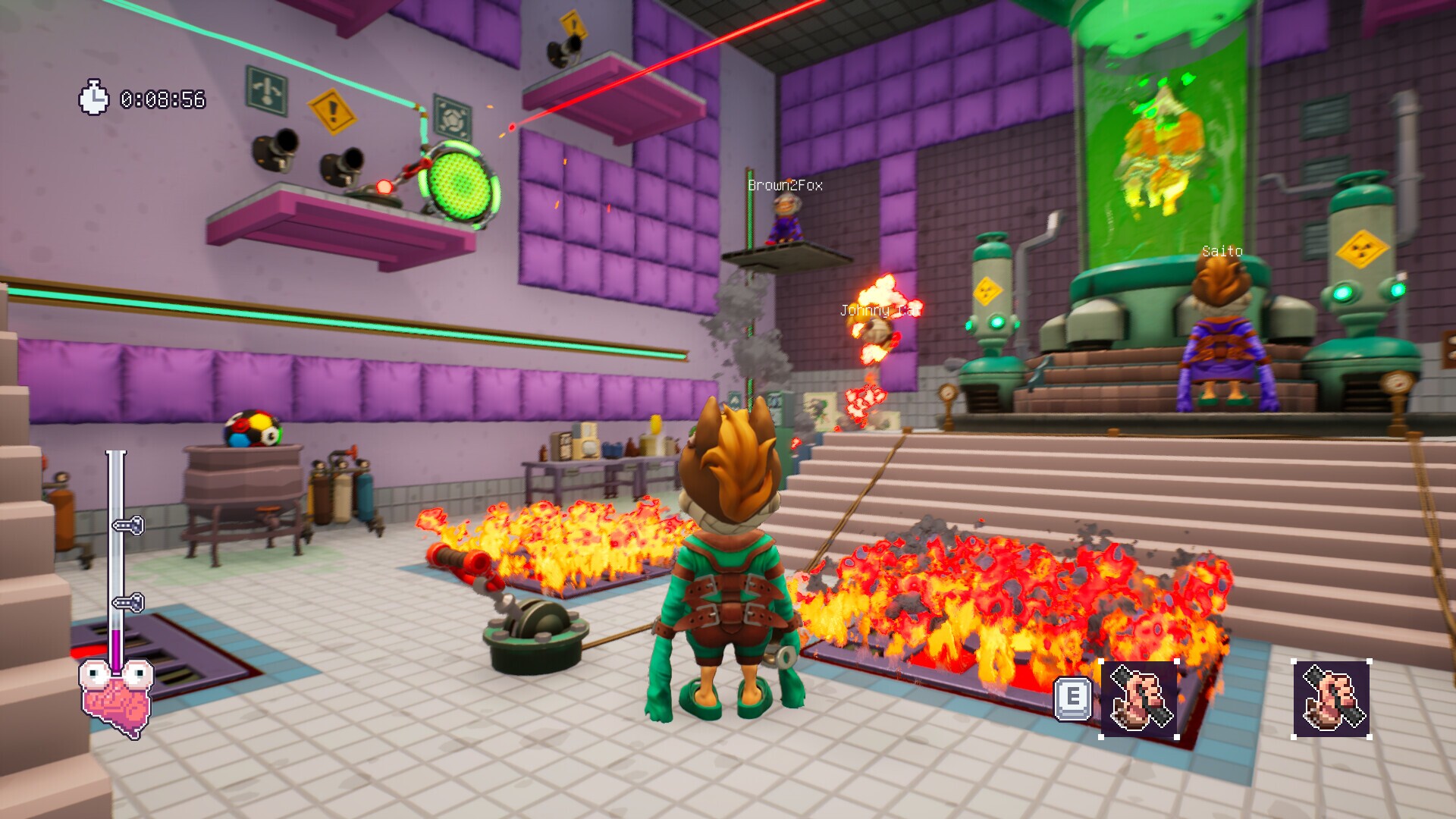Click the arrow direction sign on the upper wall
Viewport: 1456px width, 819px height.
pyautogui.click(x=265, y=89)
